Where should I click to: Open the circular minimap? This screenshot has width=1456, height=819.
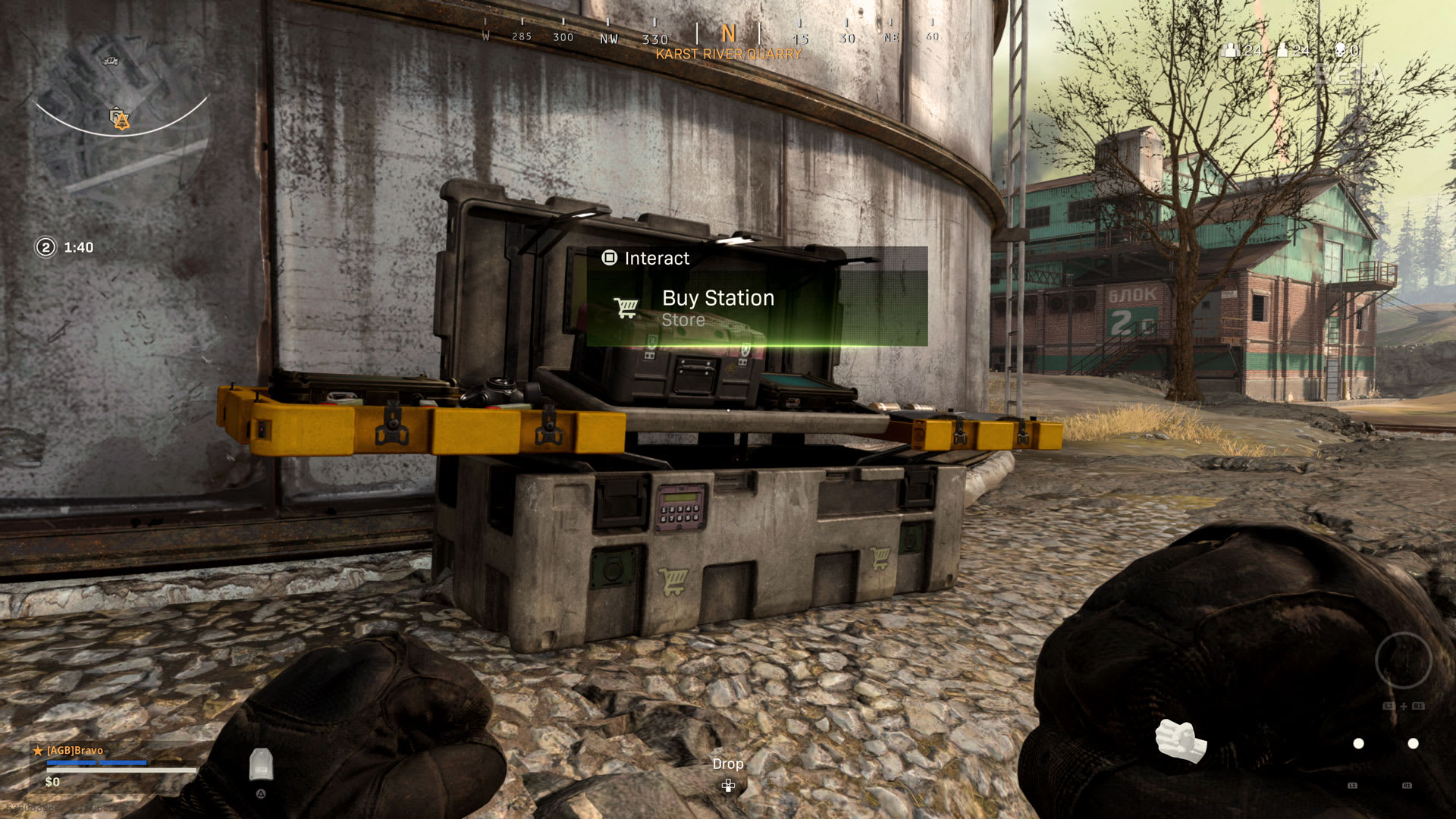click(x=121, y=114)
